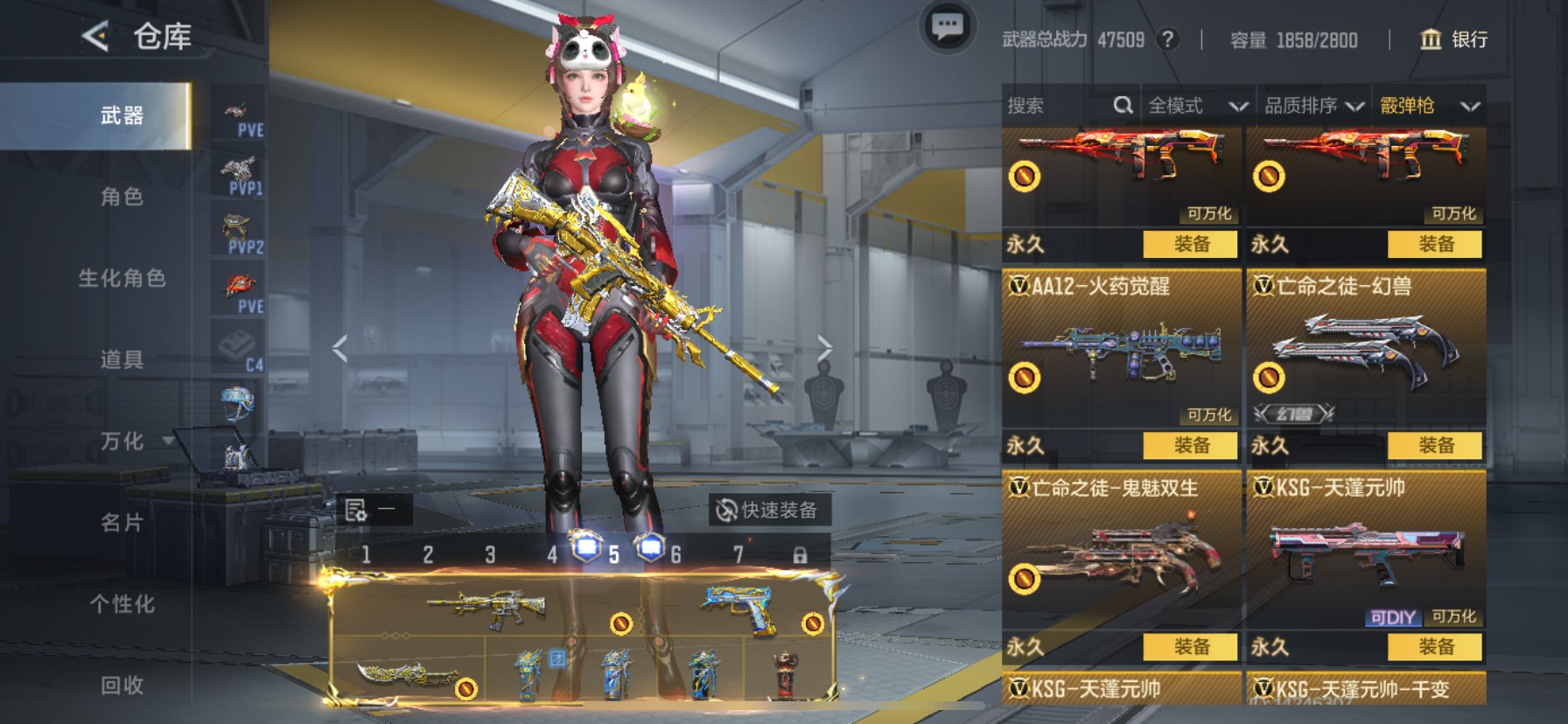The image size is (1568, 724).
Task: Go back using the arrow beside 仓库
Action: (x=95, y=37)
